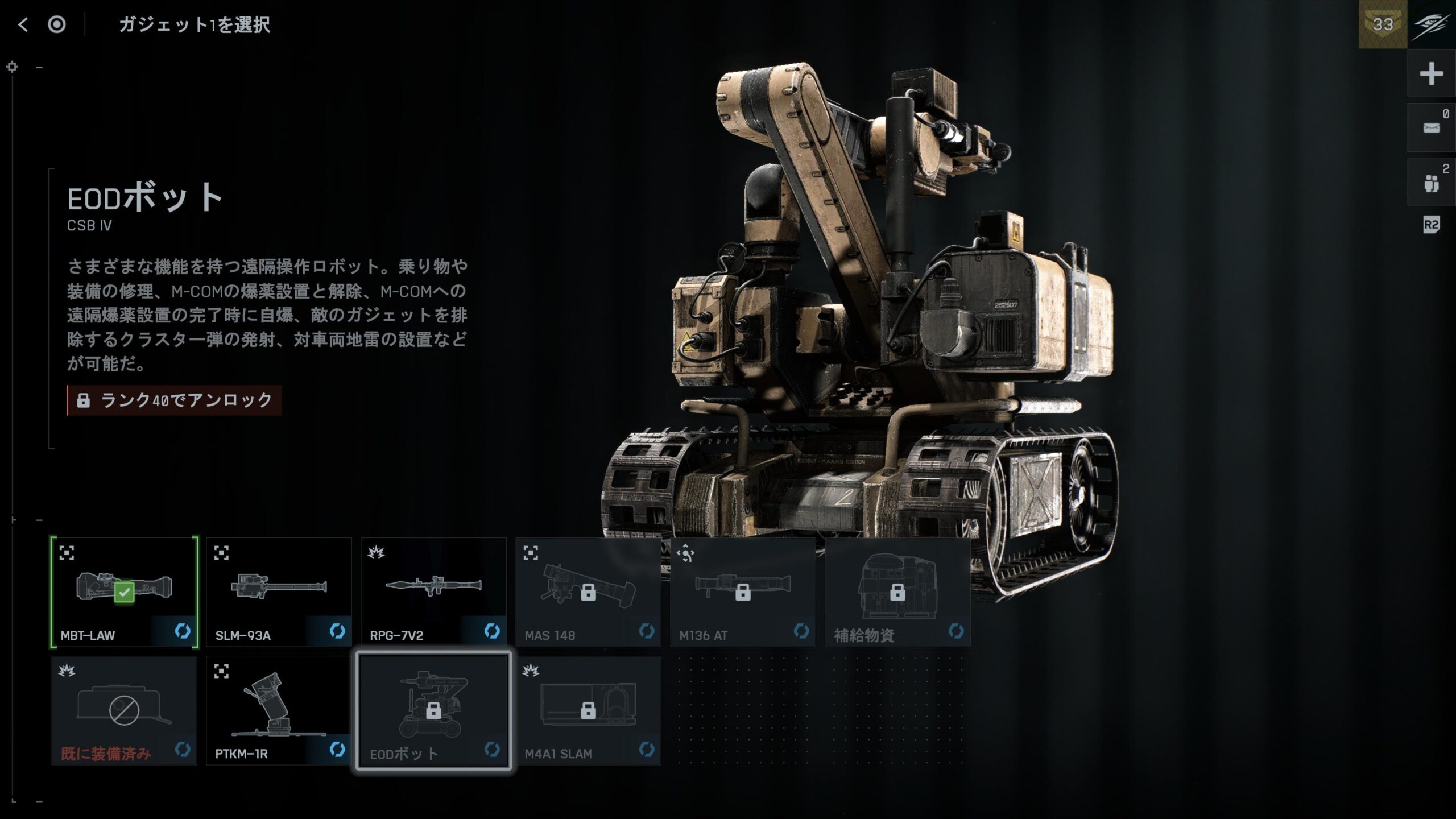
Task: Choose the locked M136 AT tile
Action: [x=743, y=591]
